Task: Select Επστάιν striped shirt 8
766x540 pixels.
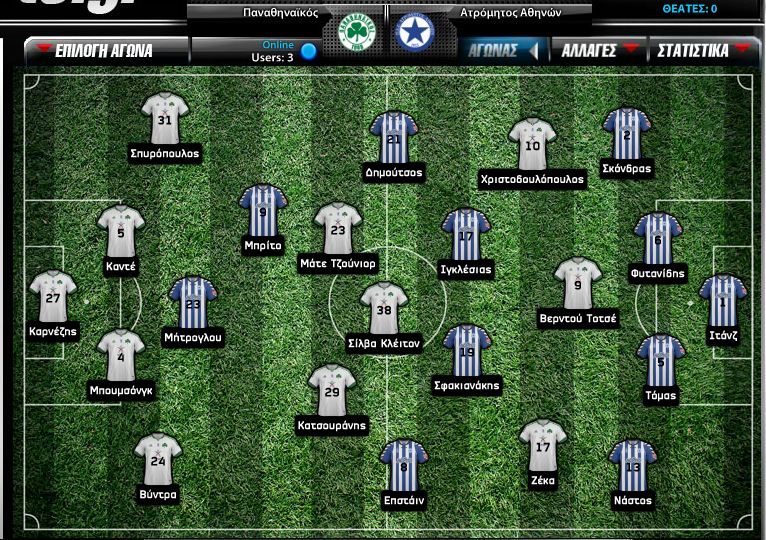Action: point(404,465)
